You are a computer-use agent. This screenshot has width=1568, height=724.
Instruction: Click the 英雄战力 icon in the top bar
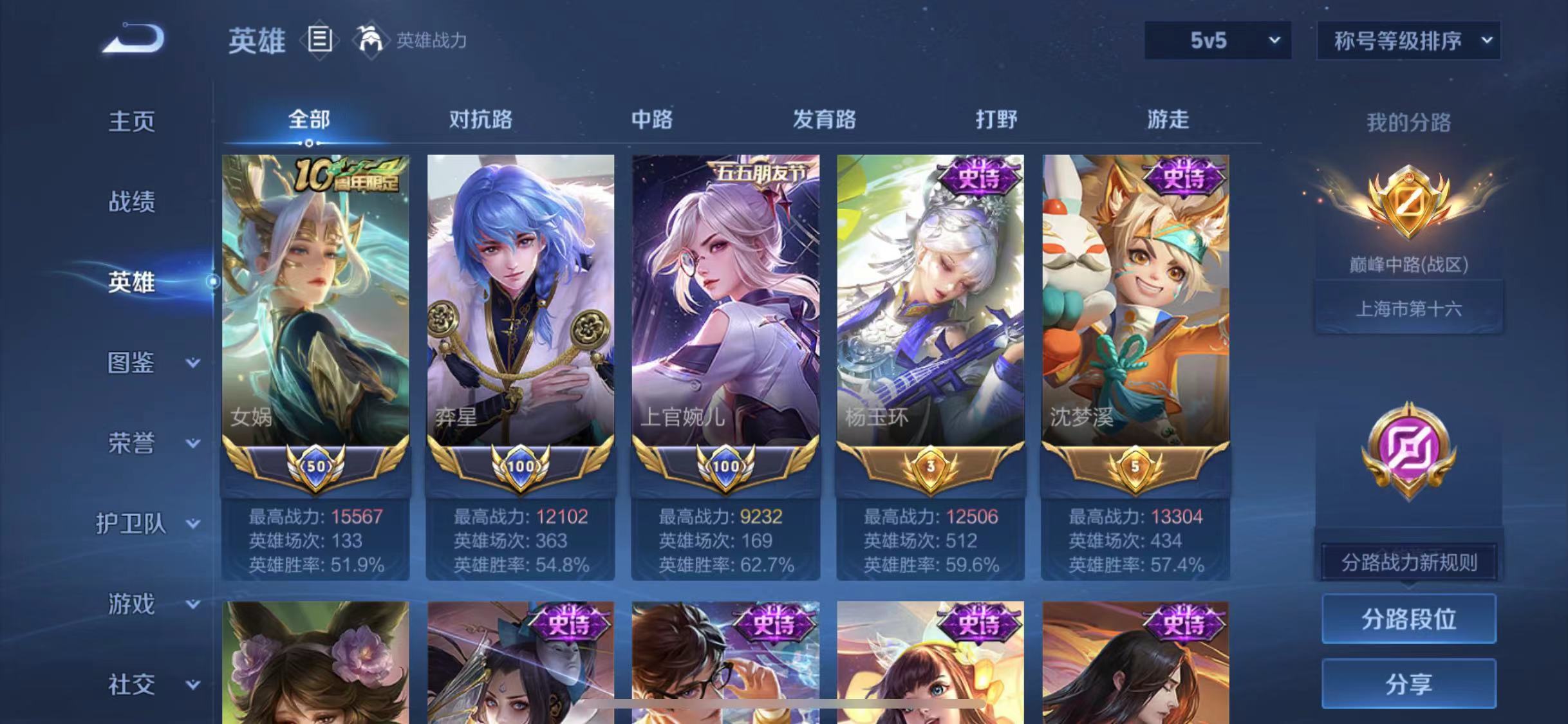click(x=371, y=40)
